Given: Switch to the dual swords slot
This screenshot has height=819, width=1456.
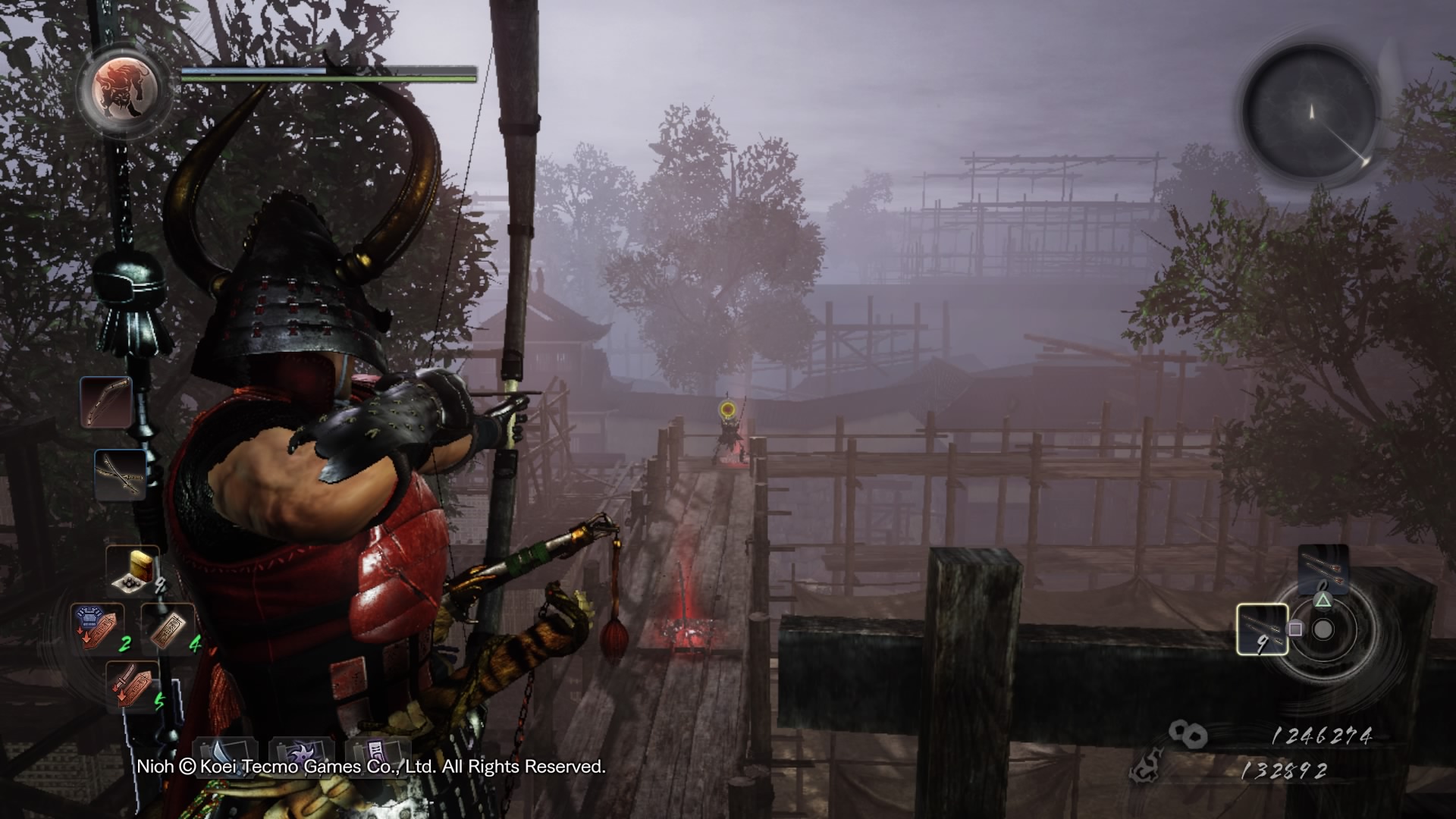Looking at the screenshot, I should click(x=121, y=475).
